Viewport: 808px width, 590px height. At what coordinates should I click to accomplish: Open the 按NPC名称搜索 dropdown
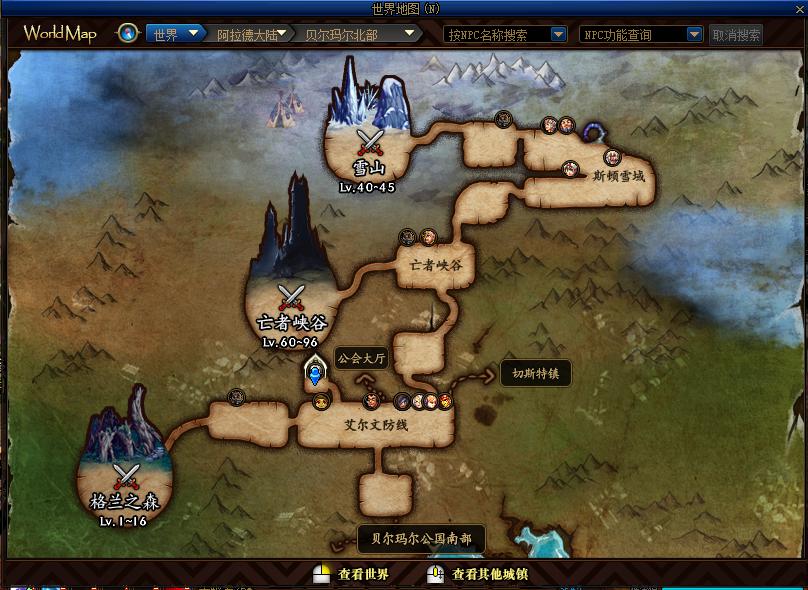[505, 34]
